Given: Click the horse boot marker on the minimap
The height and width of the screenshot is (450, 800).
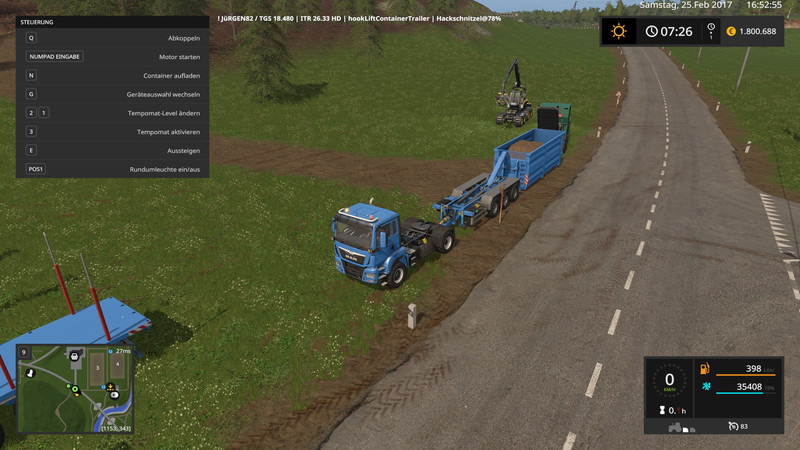Looking at the screenshot, I should click(x=30, y=371).
